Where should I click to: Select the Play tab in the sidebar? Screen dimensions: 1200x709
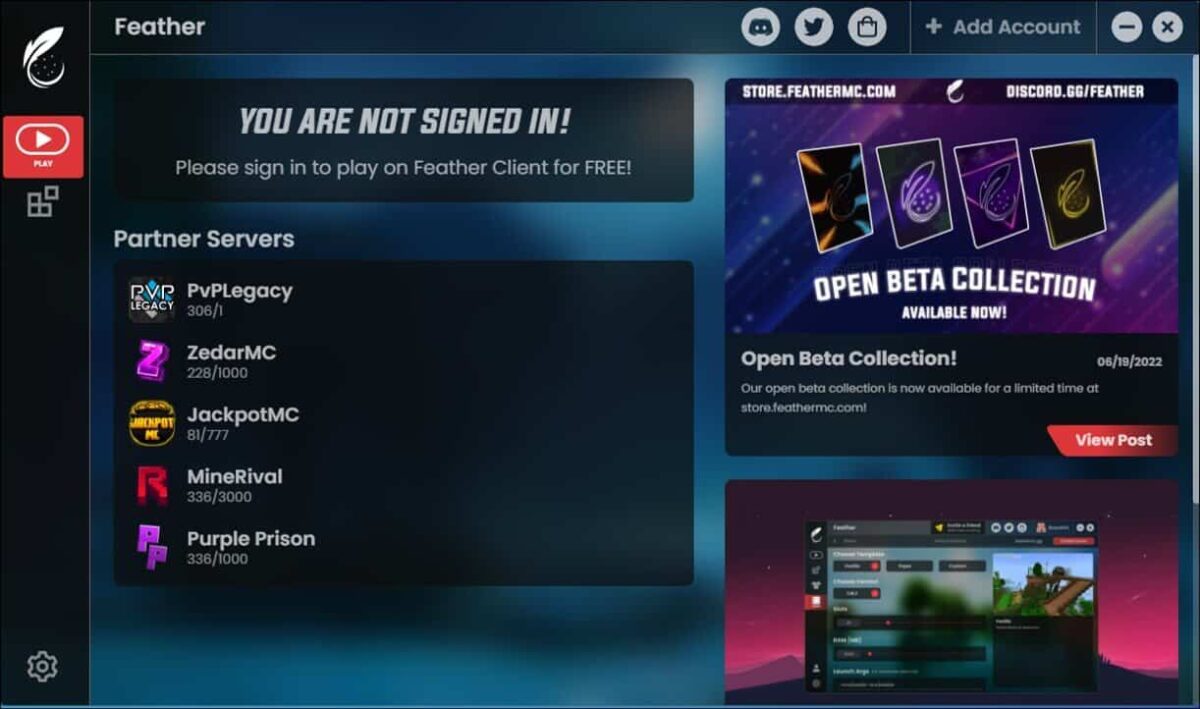tap(43, 146)
